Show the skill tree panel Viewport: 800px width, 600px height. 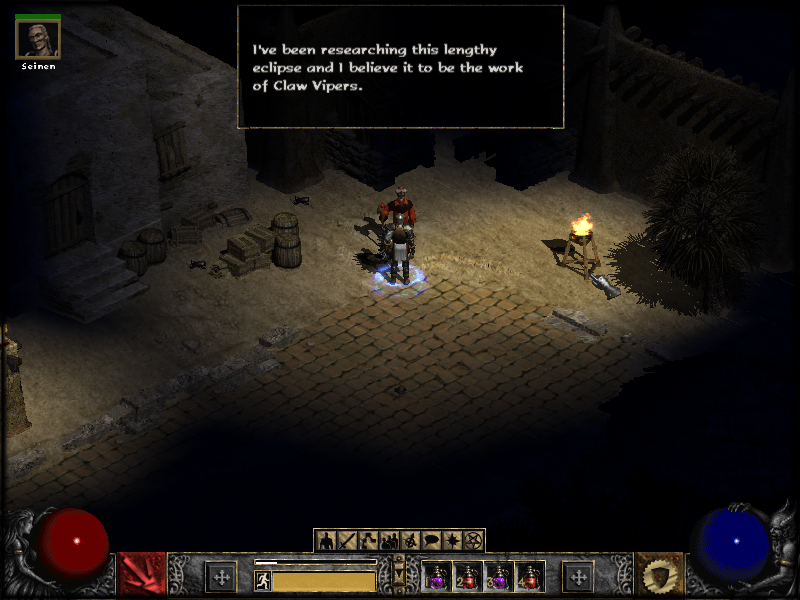pyautogui.click(x=368, y=541)
